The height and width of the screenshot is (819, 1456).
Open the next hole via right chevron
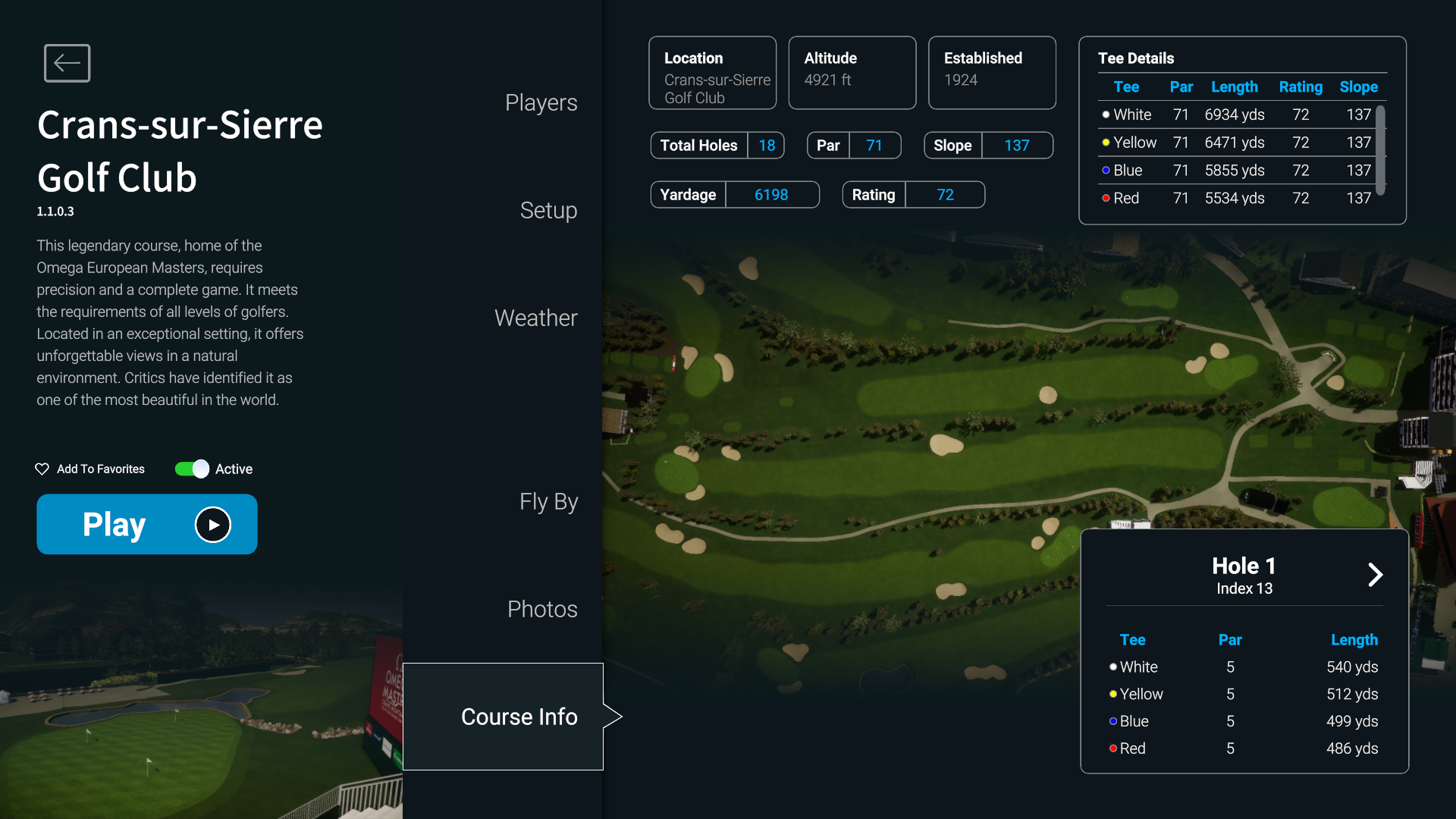1376,575
